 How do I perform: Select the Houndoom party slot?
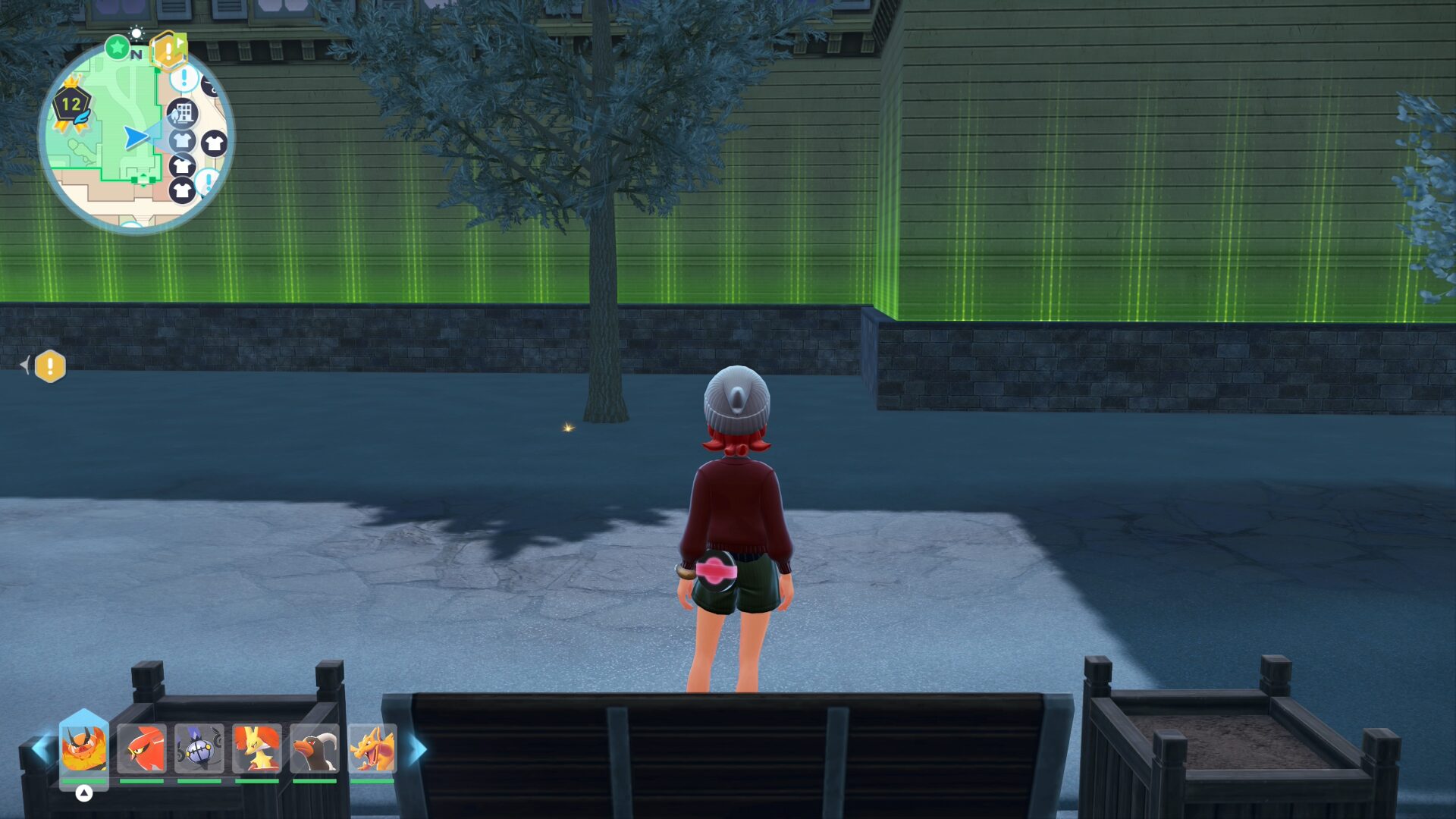tap(315, 748)
